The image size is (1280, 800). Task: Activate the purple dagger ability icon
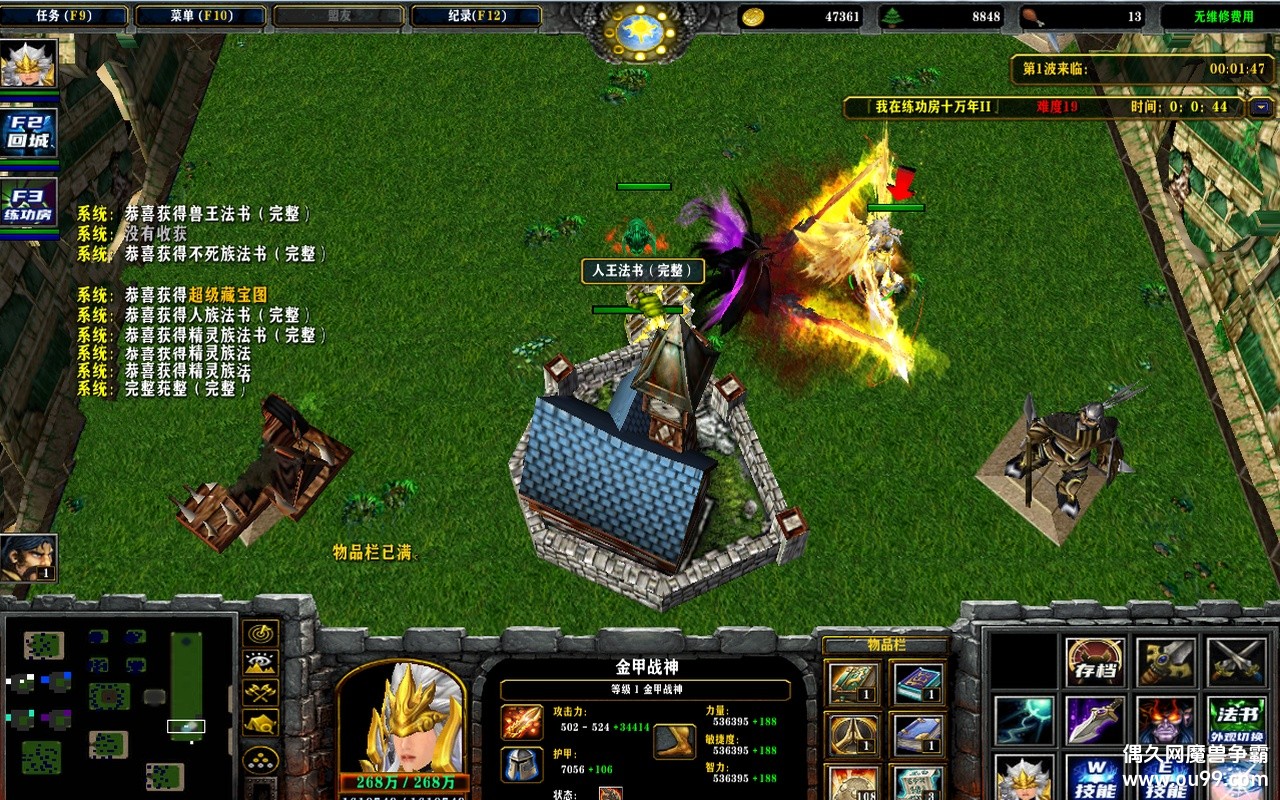[1094, 720]
